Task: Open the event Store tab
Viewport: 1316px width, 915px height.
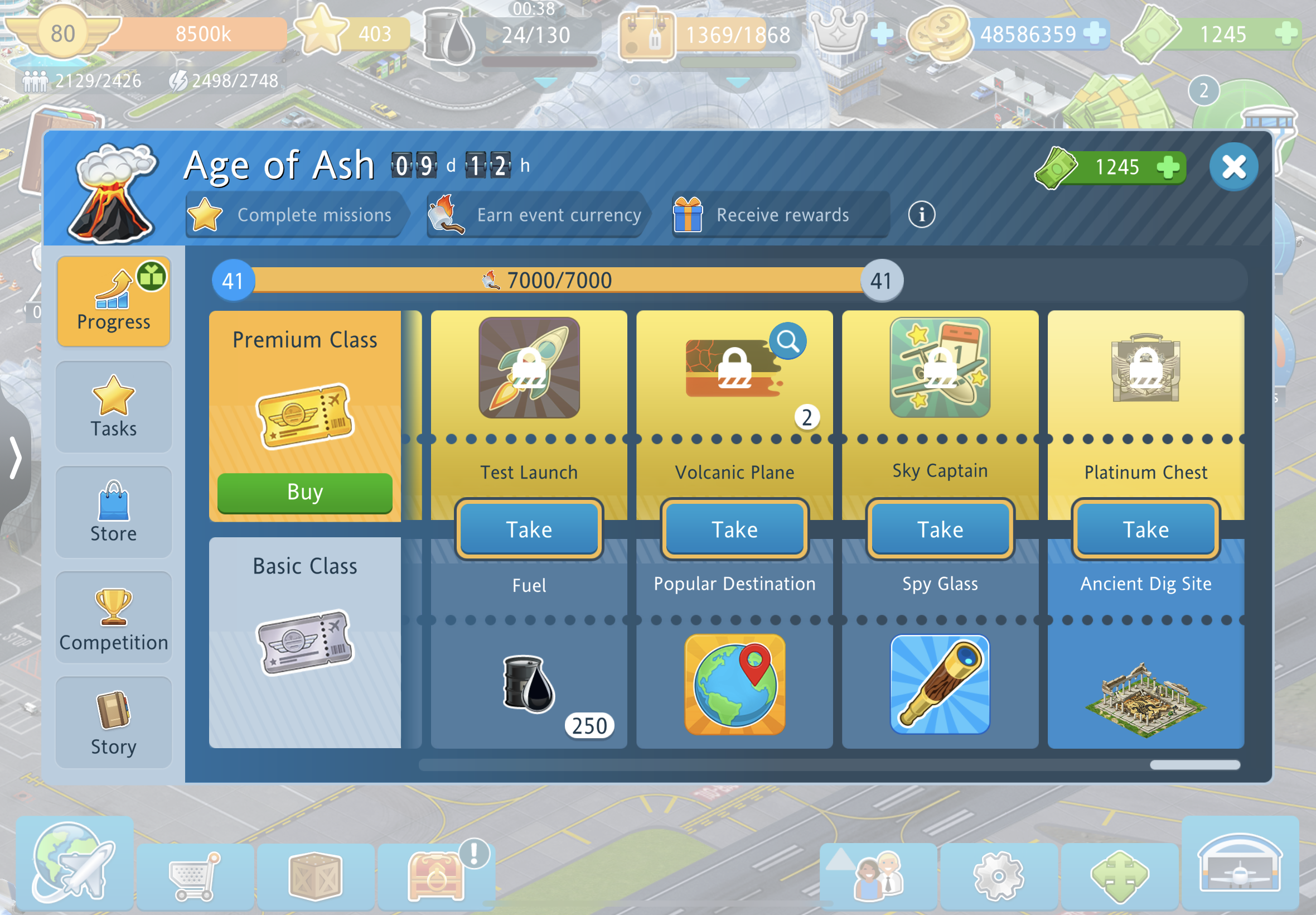Action: click(x=113, y=512)
